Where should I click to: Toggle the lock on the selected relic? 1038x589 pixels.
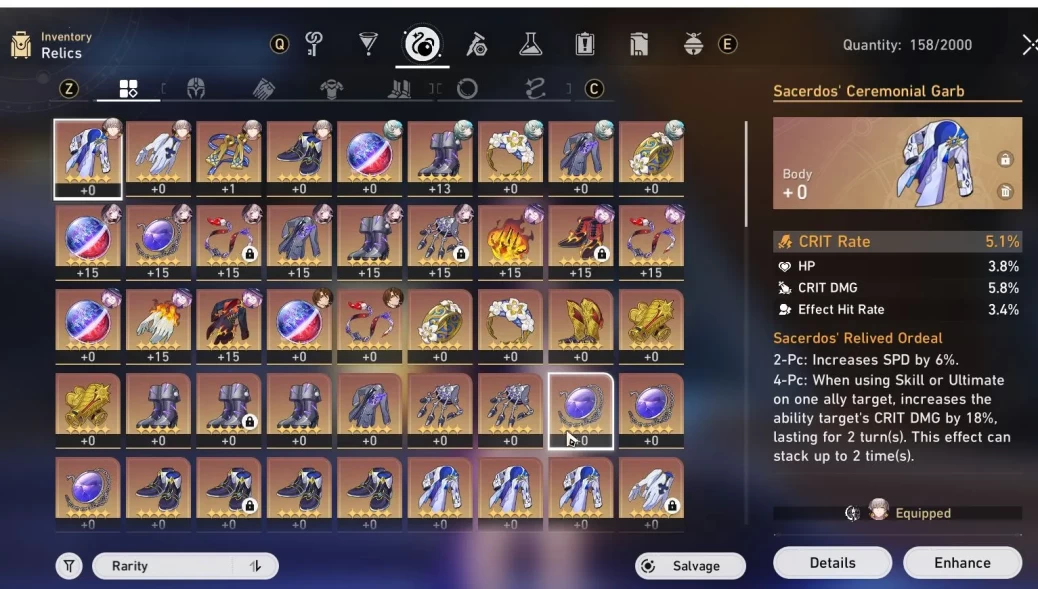[x=1005, y=160]
